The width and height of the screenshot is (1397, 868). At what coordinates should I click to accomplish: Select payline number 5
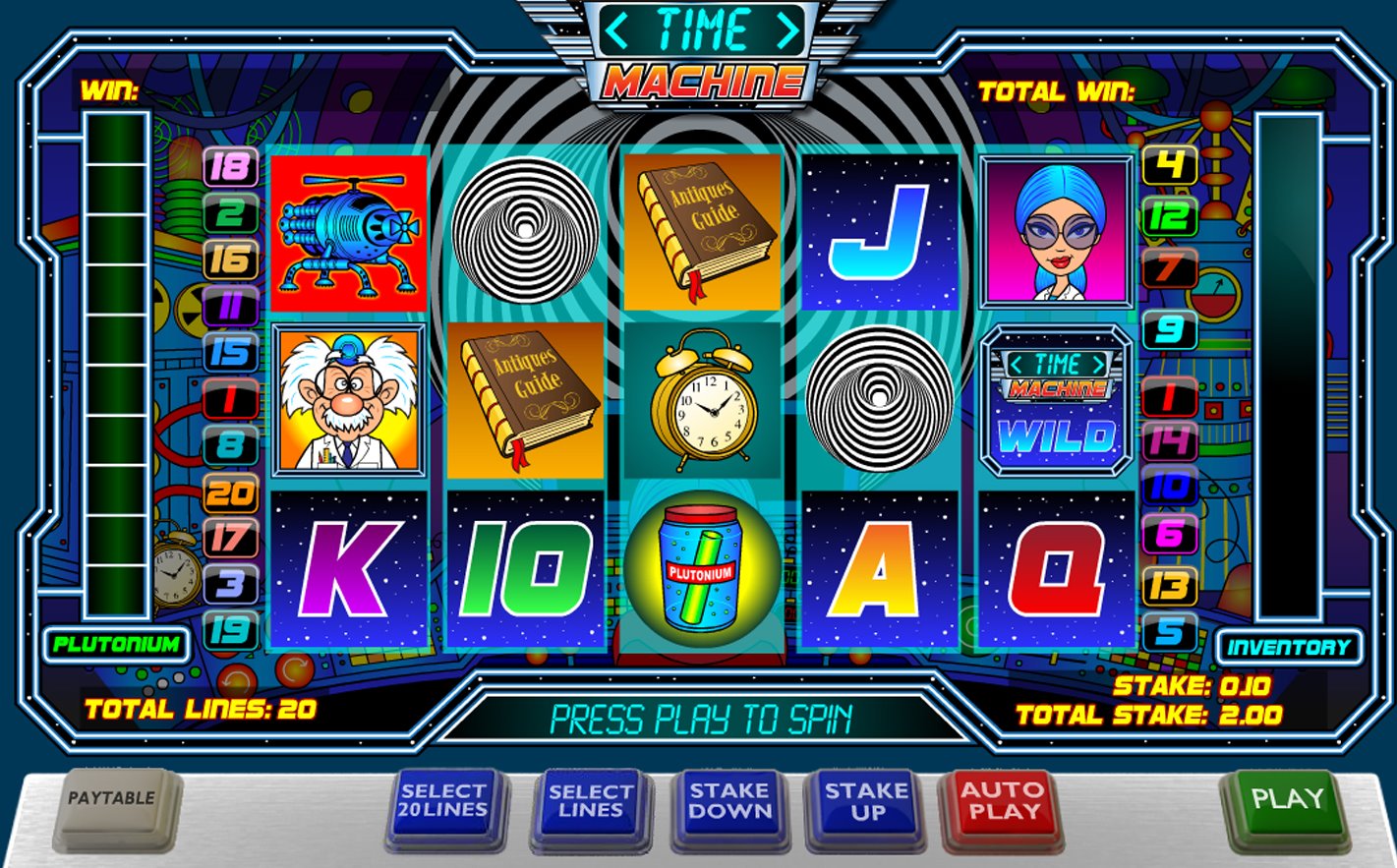click(x=1169, y=631)
